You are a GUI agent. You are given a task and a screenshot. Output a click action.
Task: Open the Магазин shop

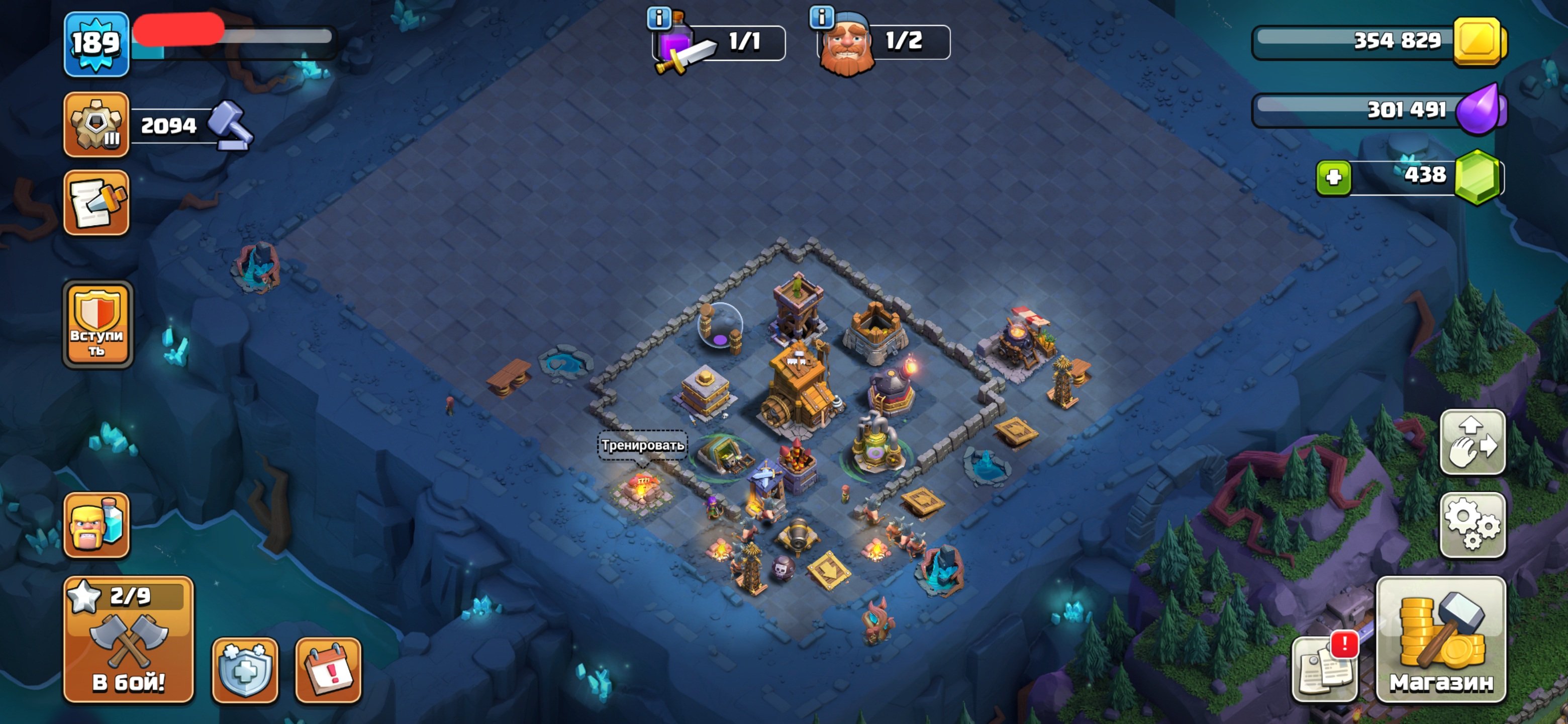click(x=1441, y=640)
